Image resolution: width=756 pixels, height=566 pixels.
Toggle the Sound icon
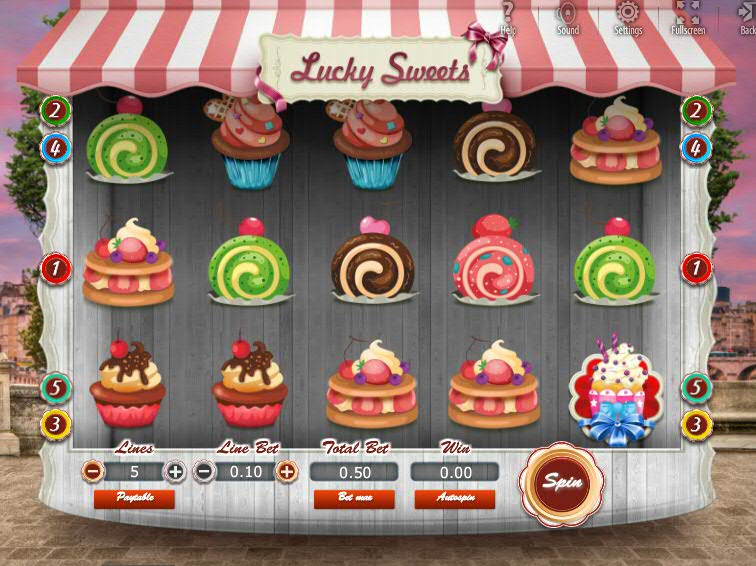pos(568,17)
